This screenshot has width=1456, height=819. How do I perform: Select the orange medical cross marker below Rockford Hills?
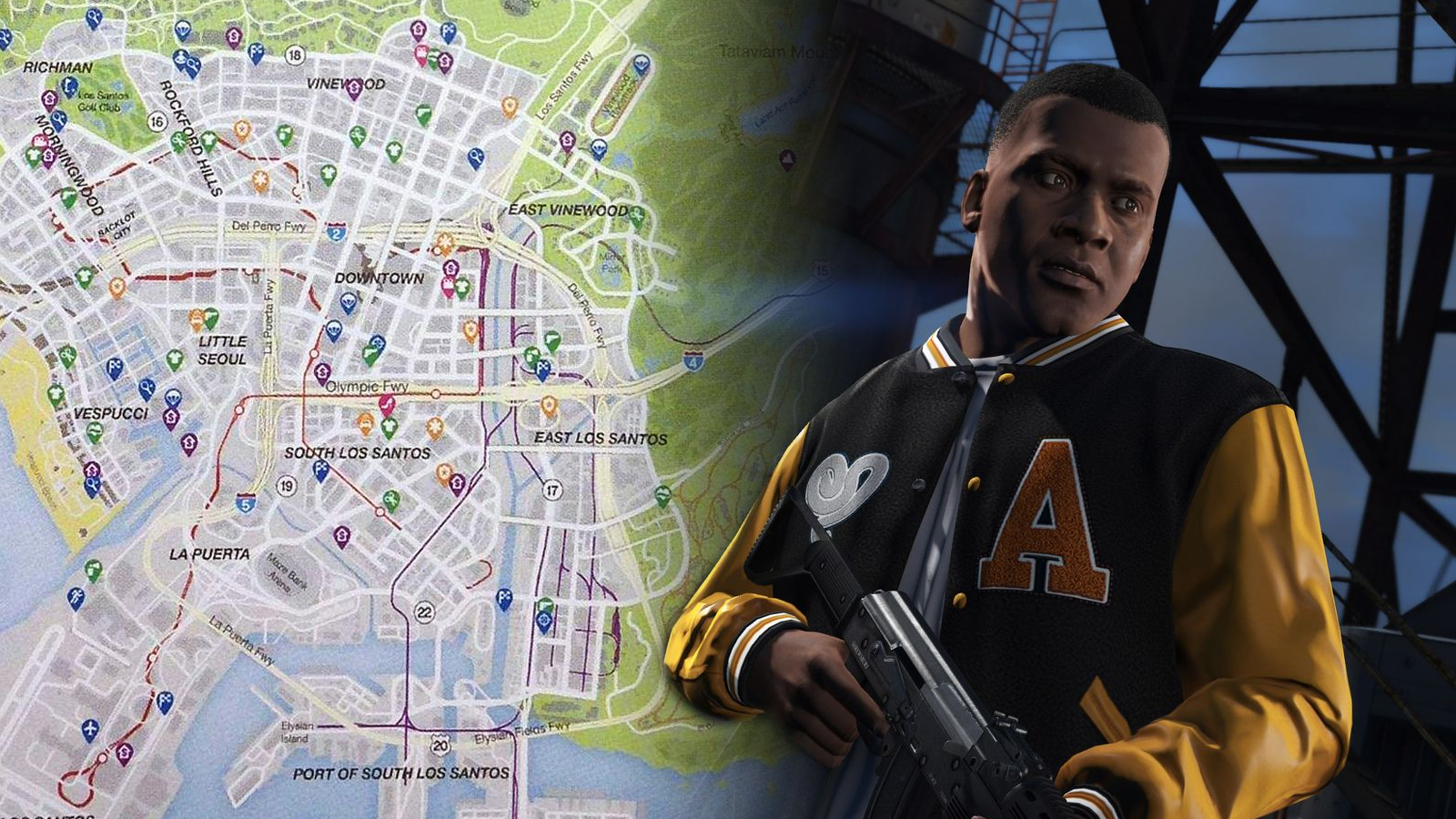point(258,178)
